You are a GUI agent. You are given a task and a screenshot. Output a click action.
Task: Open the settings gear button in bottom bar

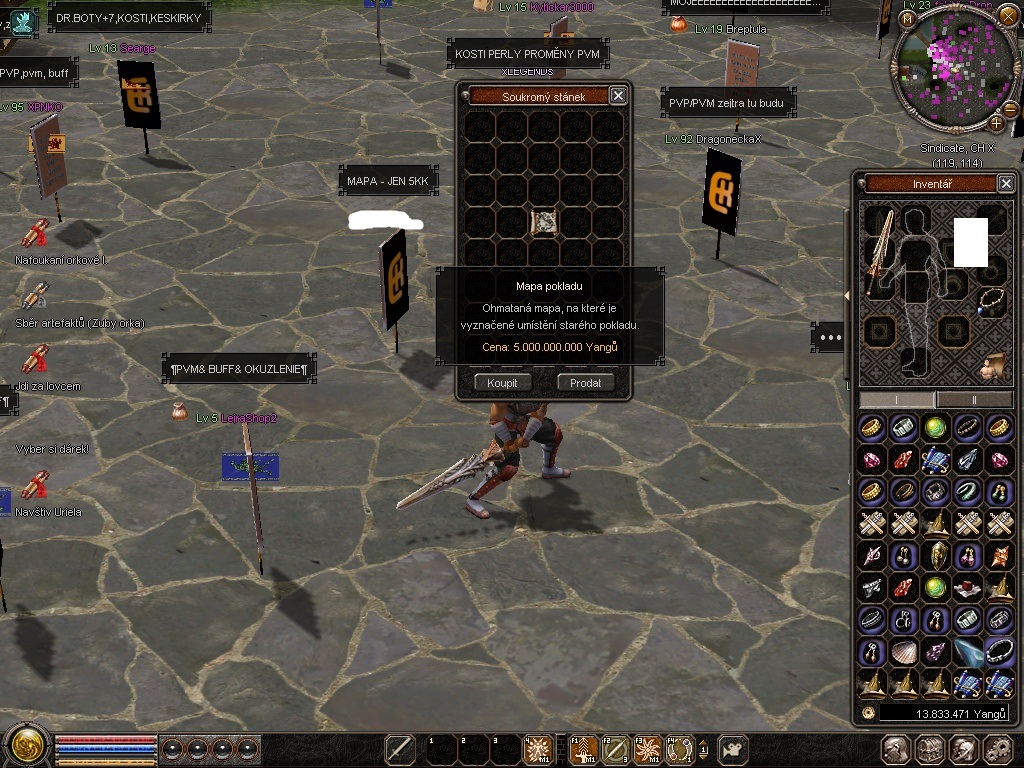pos(997,749)
